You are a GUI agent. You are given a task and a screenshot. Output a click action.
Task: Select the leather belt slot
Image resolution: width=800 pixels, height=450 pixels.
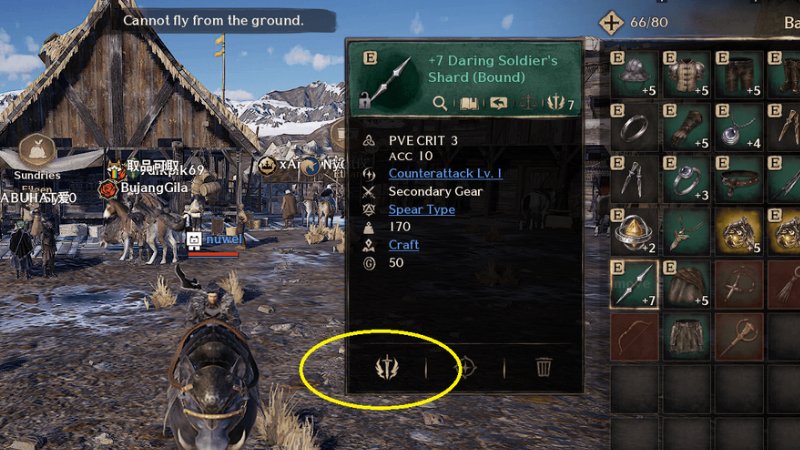click(738, 178)
